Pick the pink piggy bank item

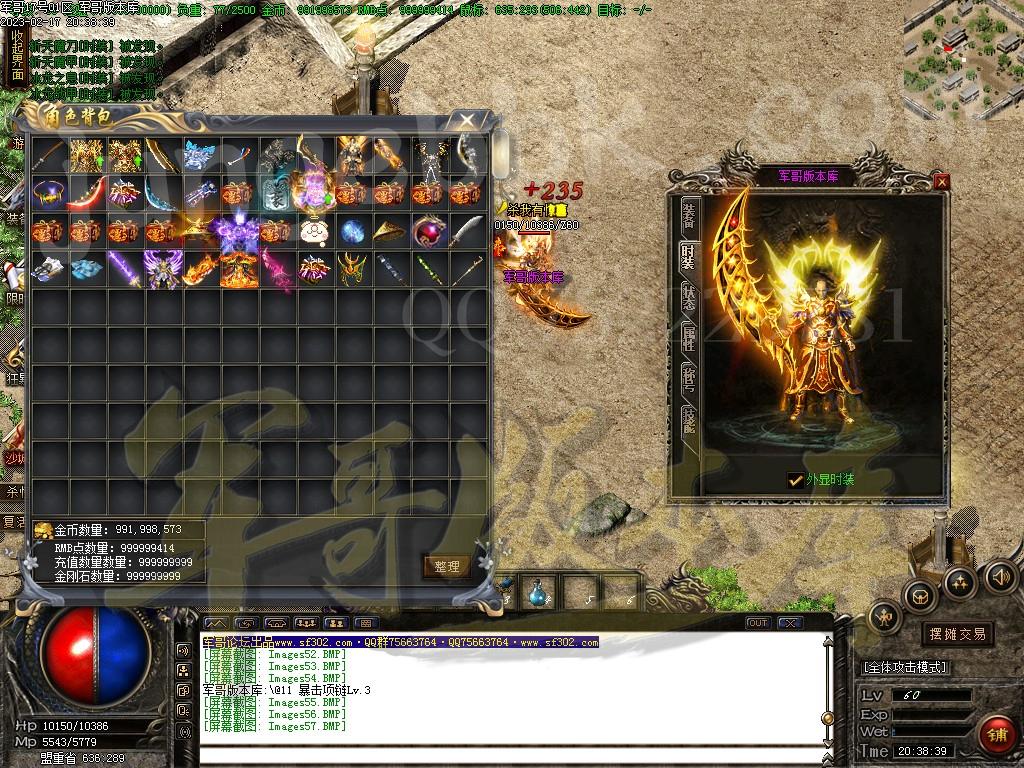tap(313, 231)
